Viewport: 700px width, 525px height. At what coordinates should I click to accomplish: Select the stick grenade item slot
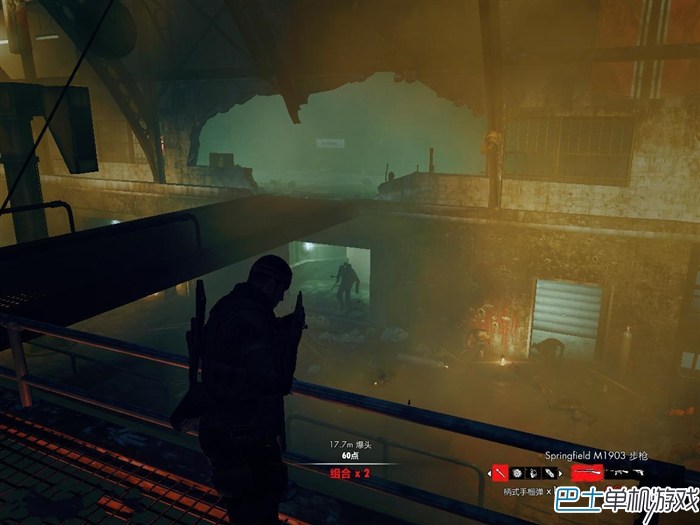pos(499,473)
